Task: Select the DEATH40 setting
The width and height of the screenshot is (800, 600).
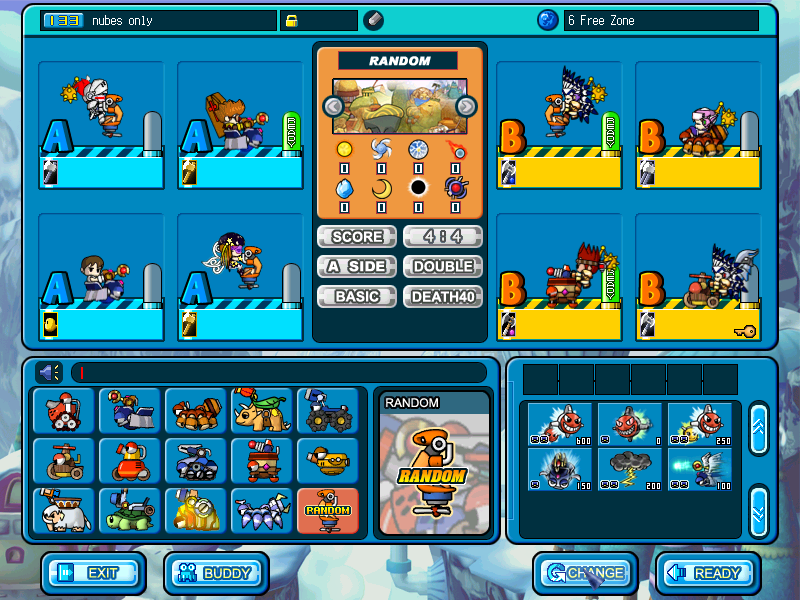Action: (x=443, y=297)
